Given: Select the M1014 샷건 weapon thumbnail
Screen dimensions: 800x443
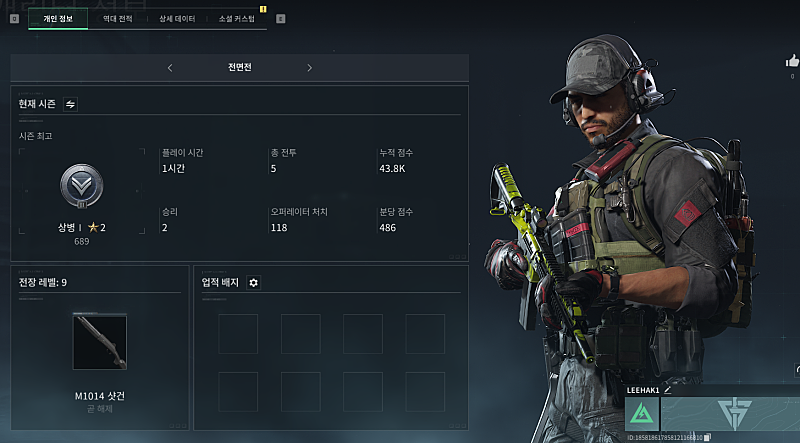Looking at the screenshot, I should (x=100, y=342).
